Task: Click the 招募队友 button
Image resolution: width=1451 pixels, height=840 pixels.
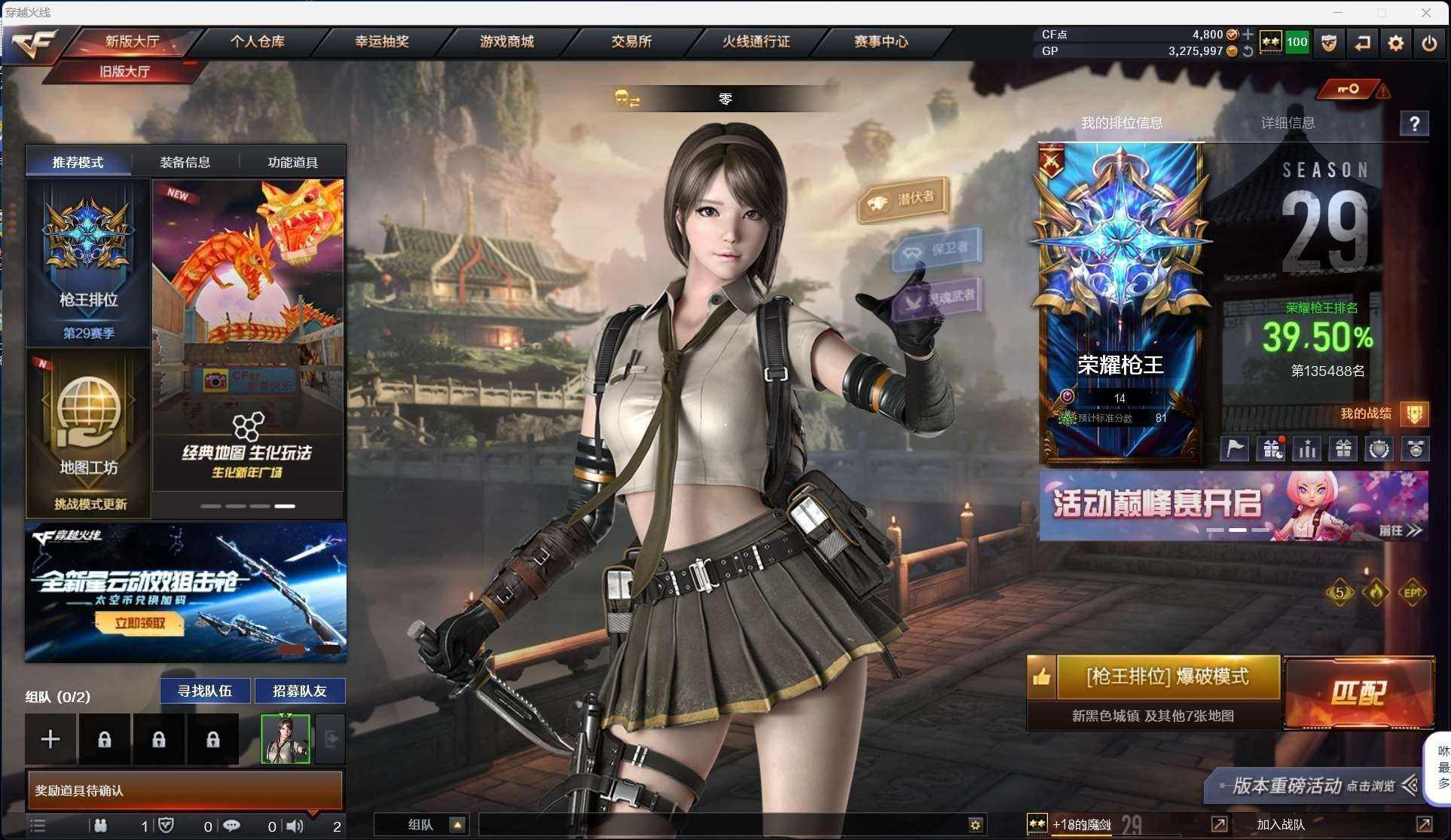Action: point(300,691)
